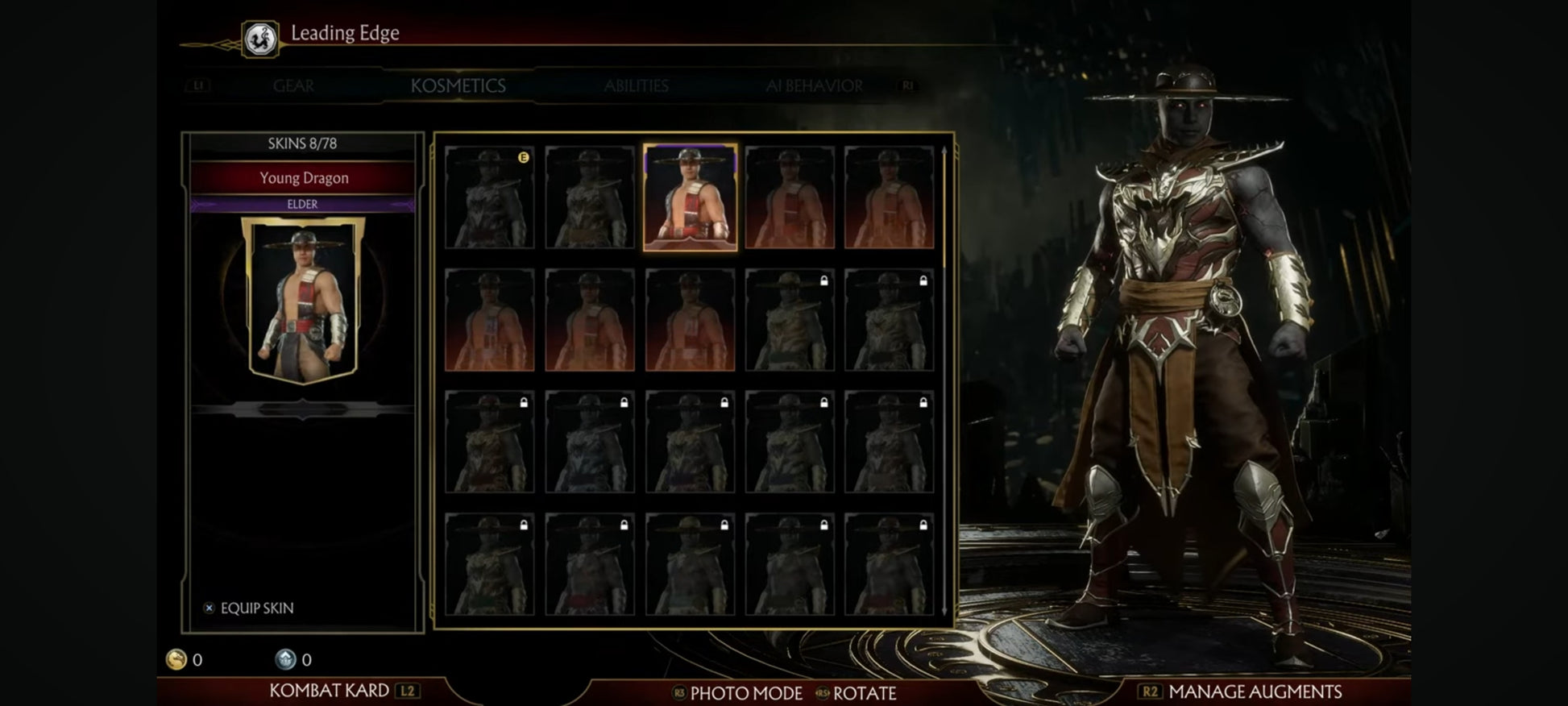The height and width of the screenshot is (706, 1568).
Task: Select the currently equipped skin with E badge
Action: coord(489,197)
